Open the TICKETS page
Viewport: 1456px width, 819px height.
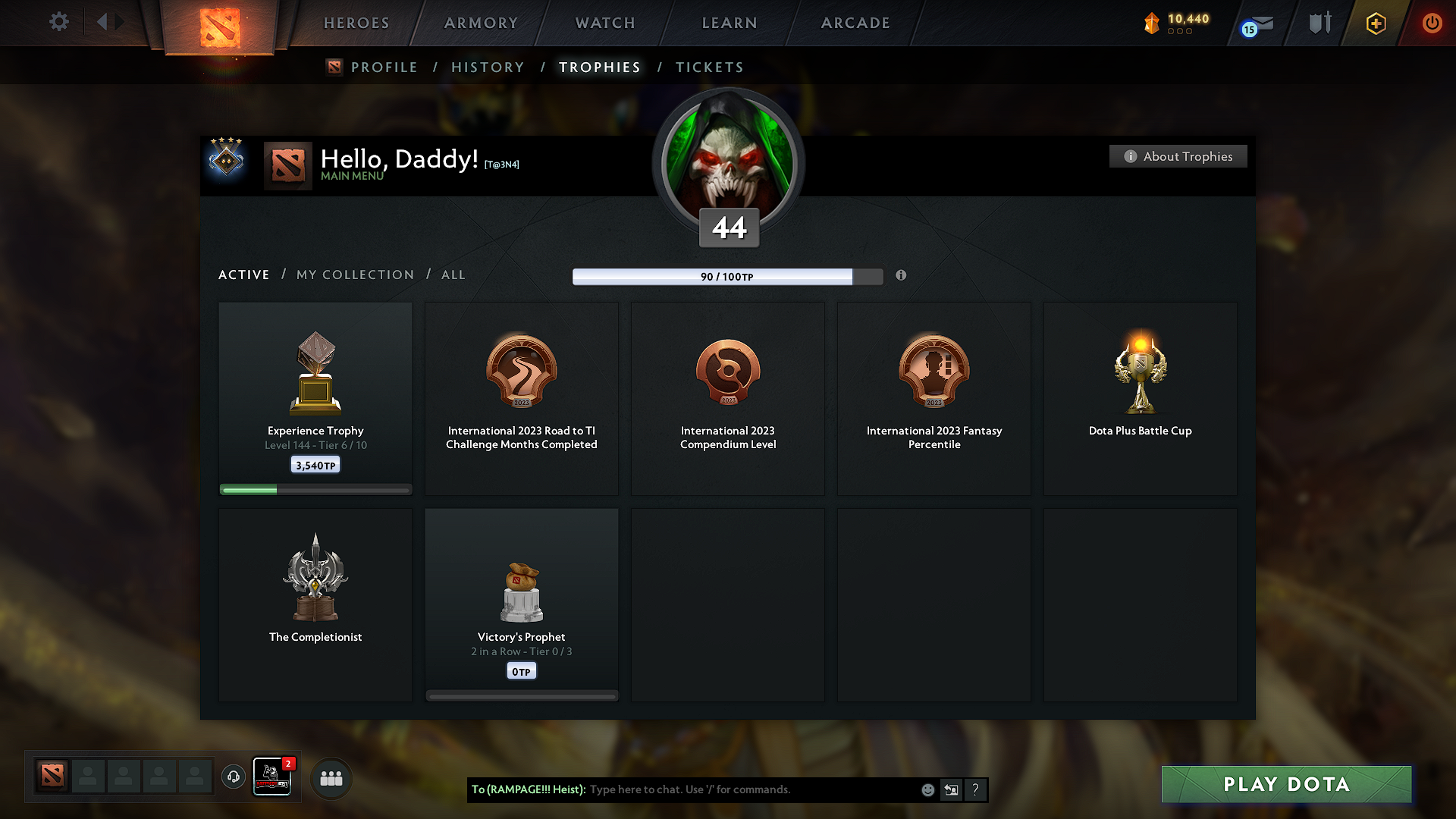point(709,67)
